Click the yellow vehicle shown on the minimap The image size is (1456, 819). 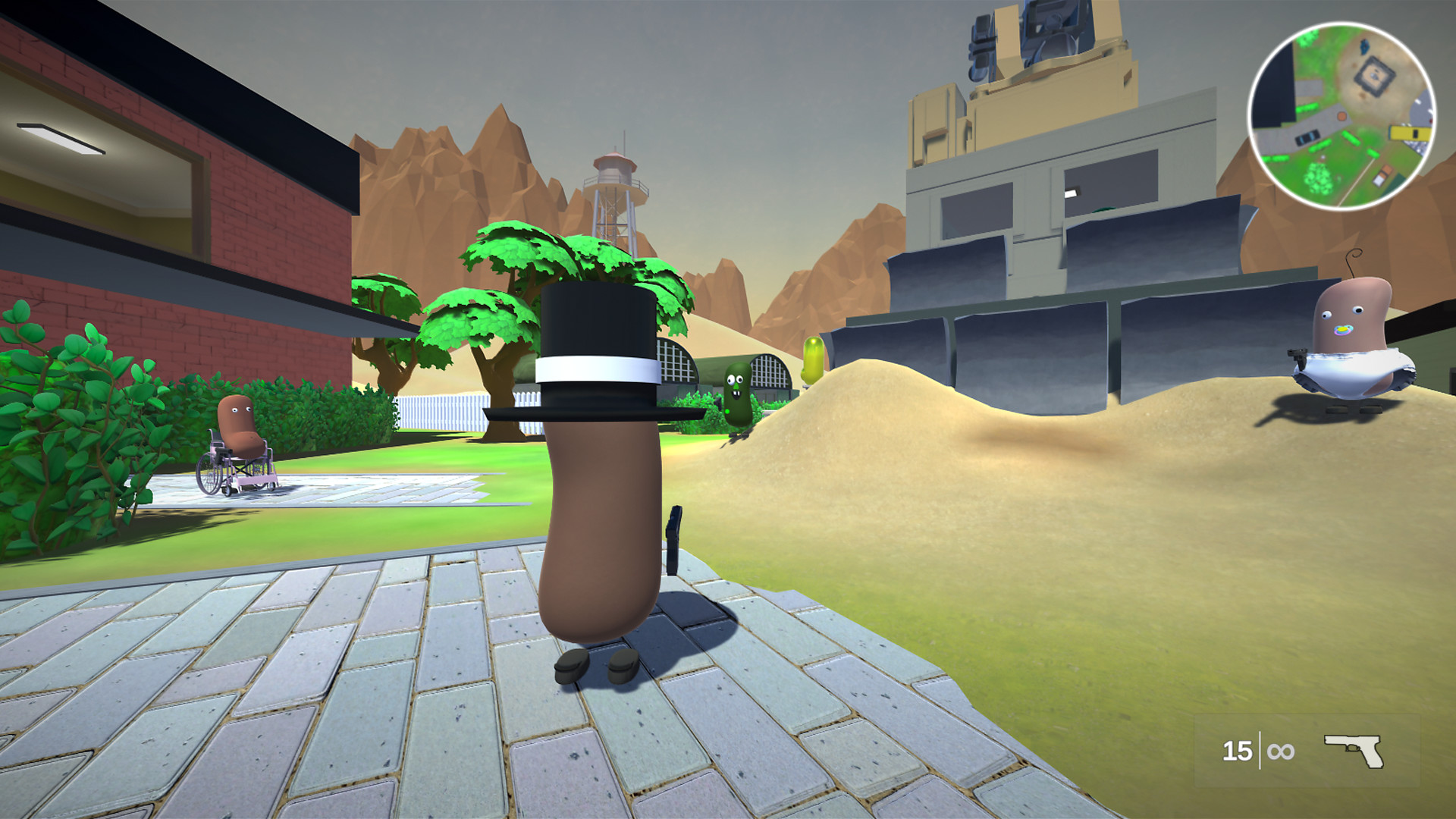click(x=1409, y=133)
